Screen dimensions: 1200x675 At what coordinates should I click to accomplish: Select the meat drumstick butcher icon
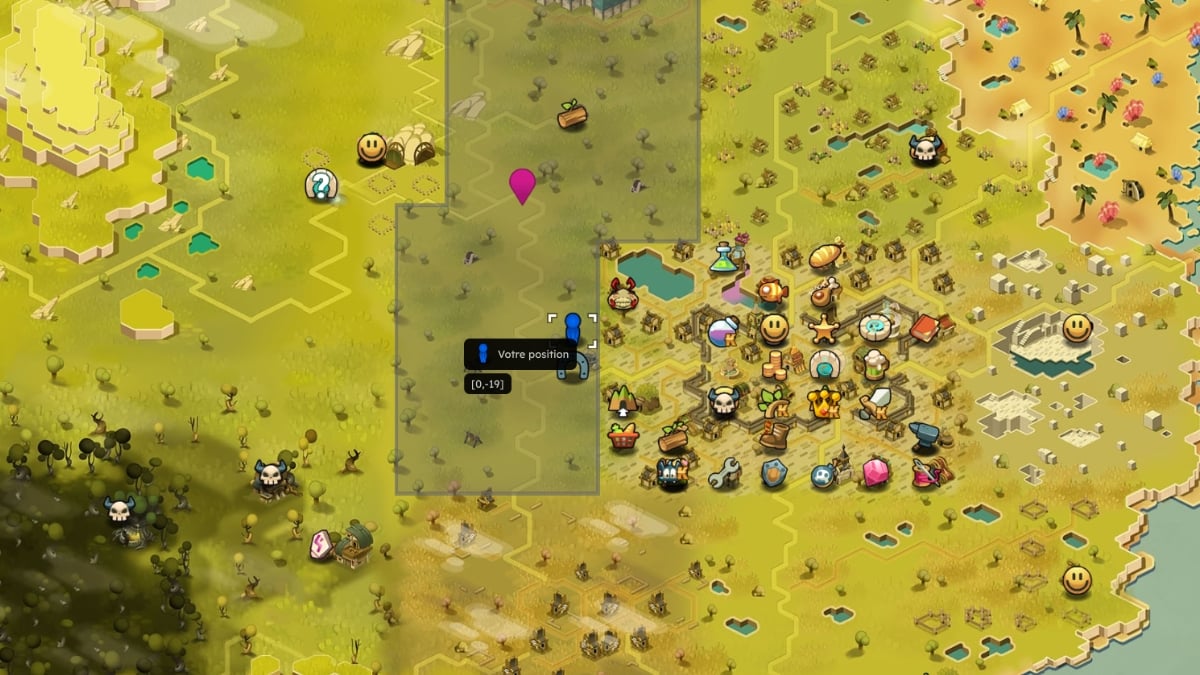click(x=824, y=293)
